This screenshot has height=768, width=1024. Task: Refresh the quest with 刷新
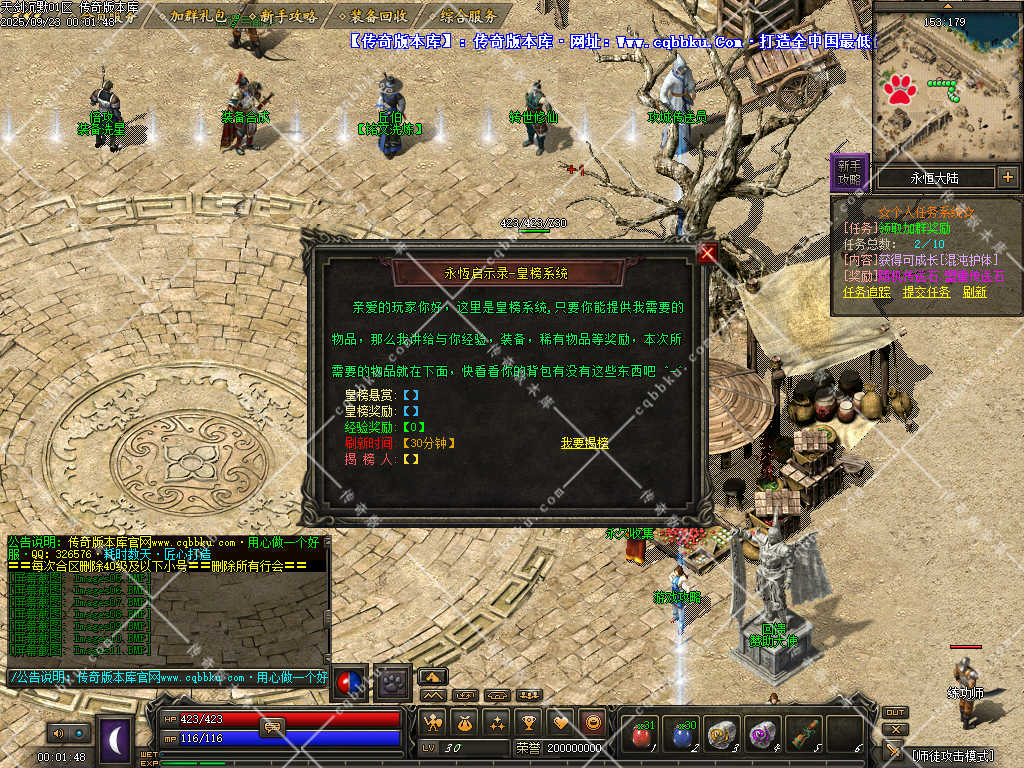tap(974, 292)
